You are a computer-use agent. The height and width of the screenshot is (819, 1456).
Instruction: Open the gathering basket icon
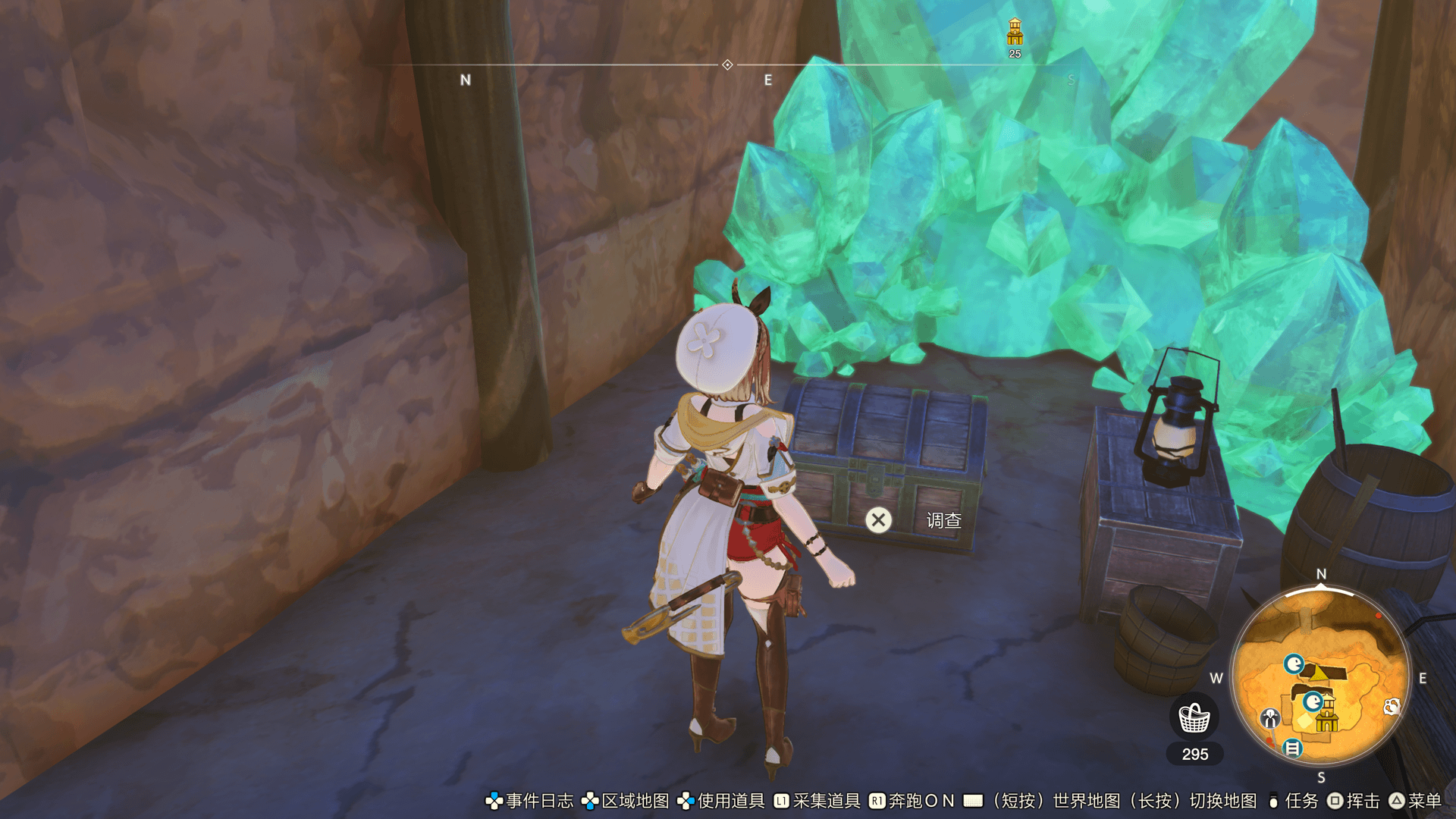point(1194,717)
